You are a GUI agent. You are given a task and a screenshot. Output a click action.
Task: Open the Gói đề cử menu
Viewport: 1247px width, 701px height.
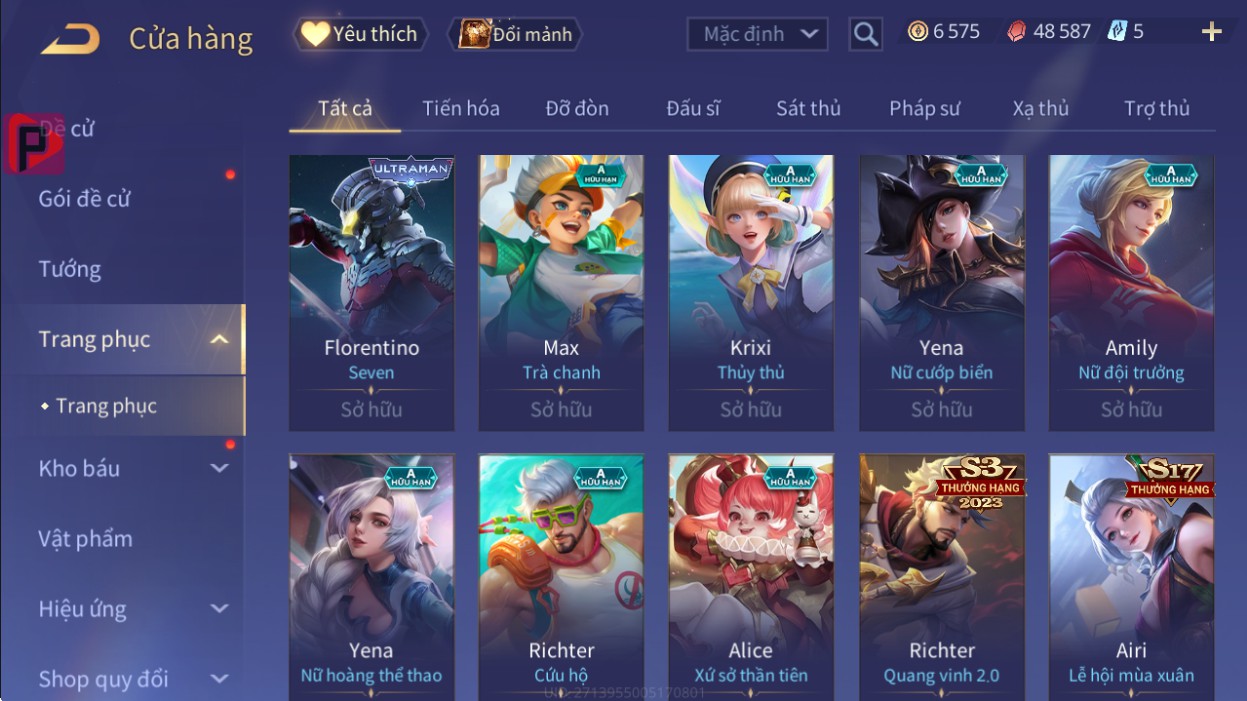(85, 198)
